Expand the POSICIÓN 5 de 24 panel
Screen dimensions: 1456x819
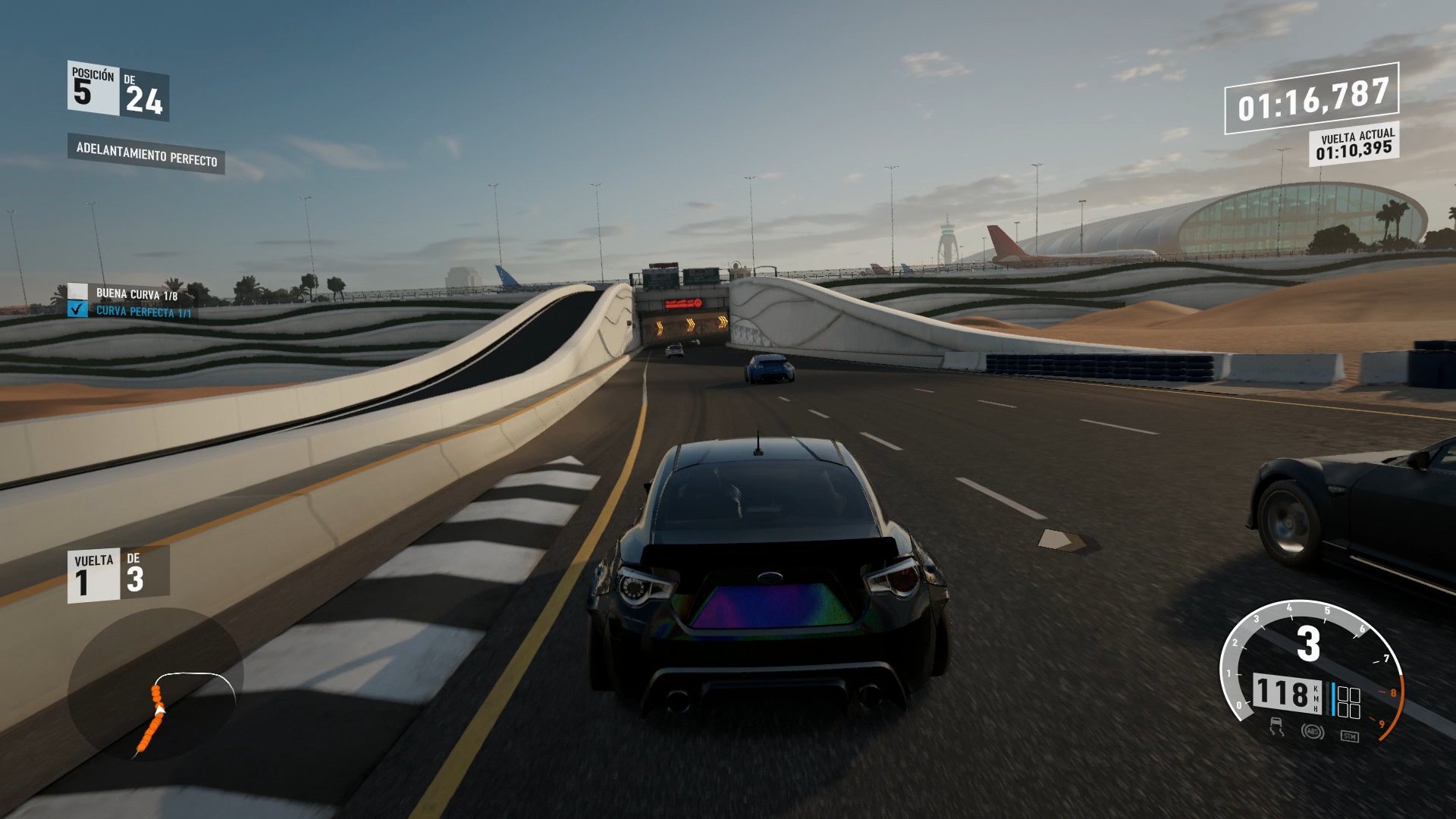click(x=118, y=91)
